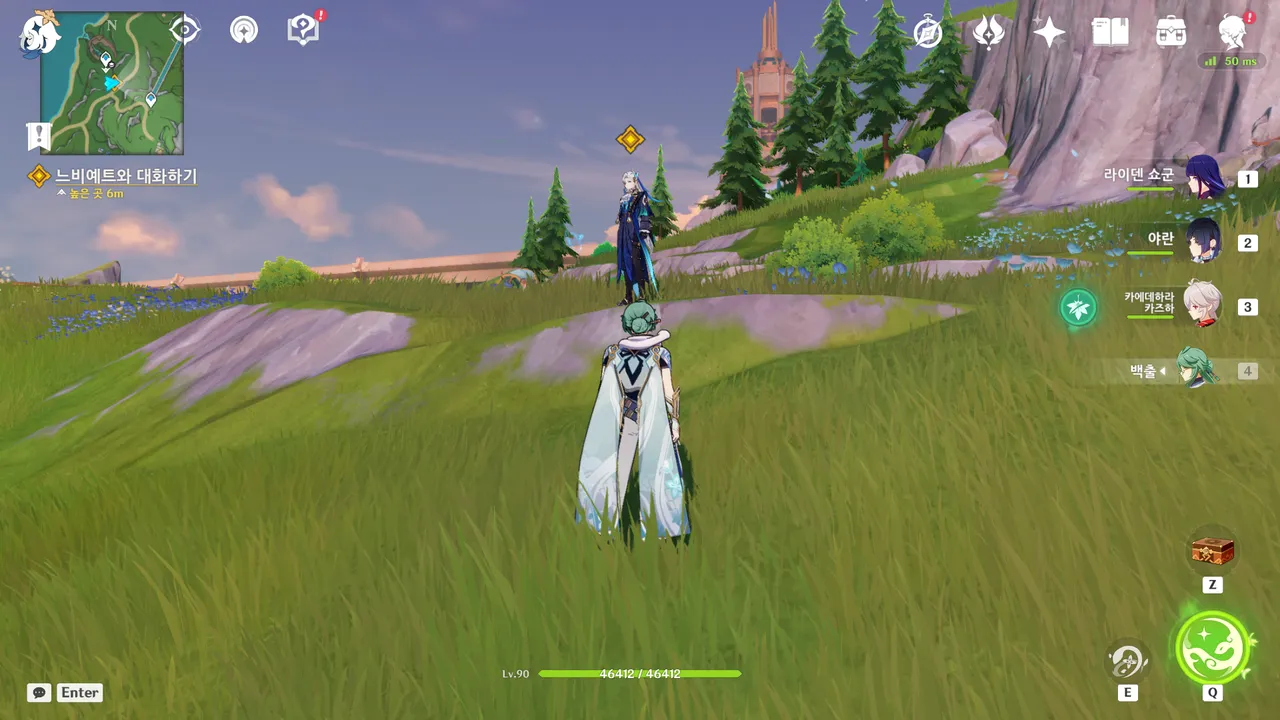Image resolution: width=1280 pixels, height=720 pixels.
Task: Open the chat box speech bubble
Action: coord(39,692)
